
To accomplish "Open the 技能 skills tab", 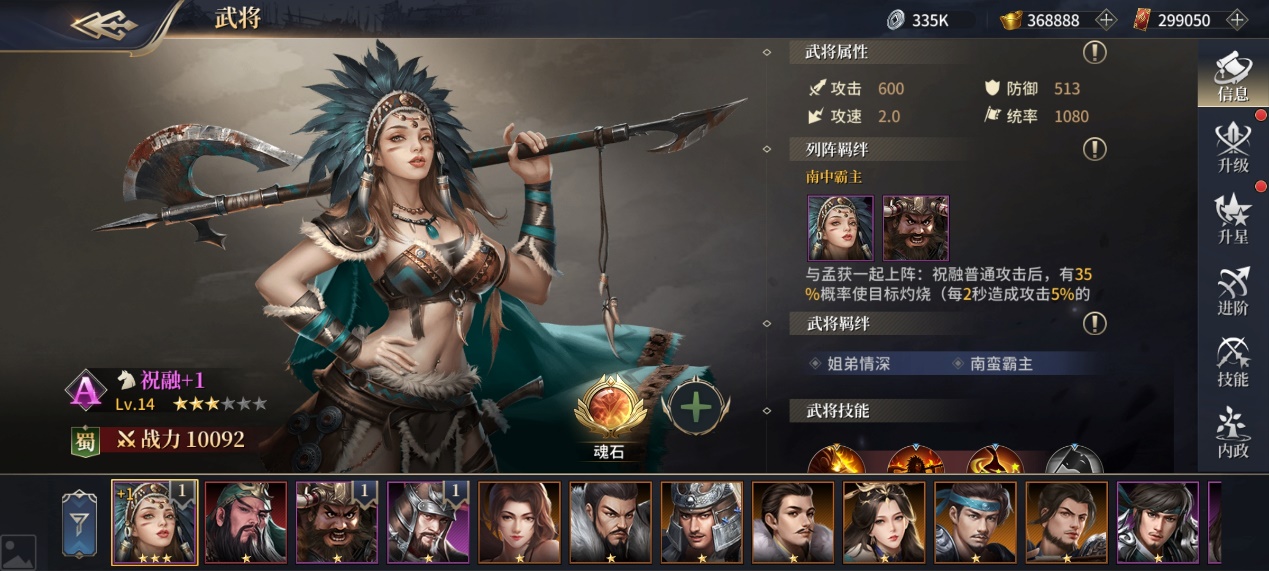I will (x=1232, y=361).
